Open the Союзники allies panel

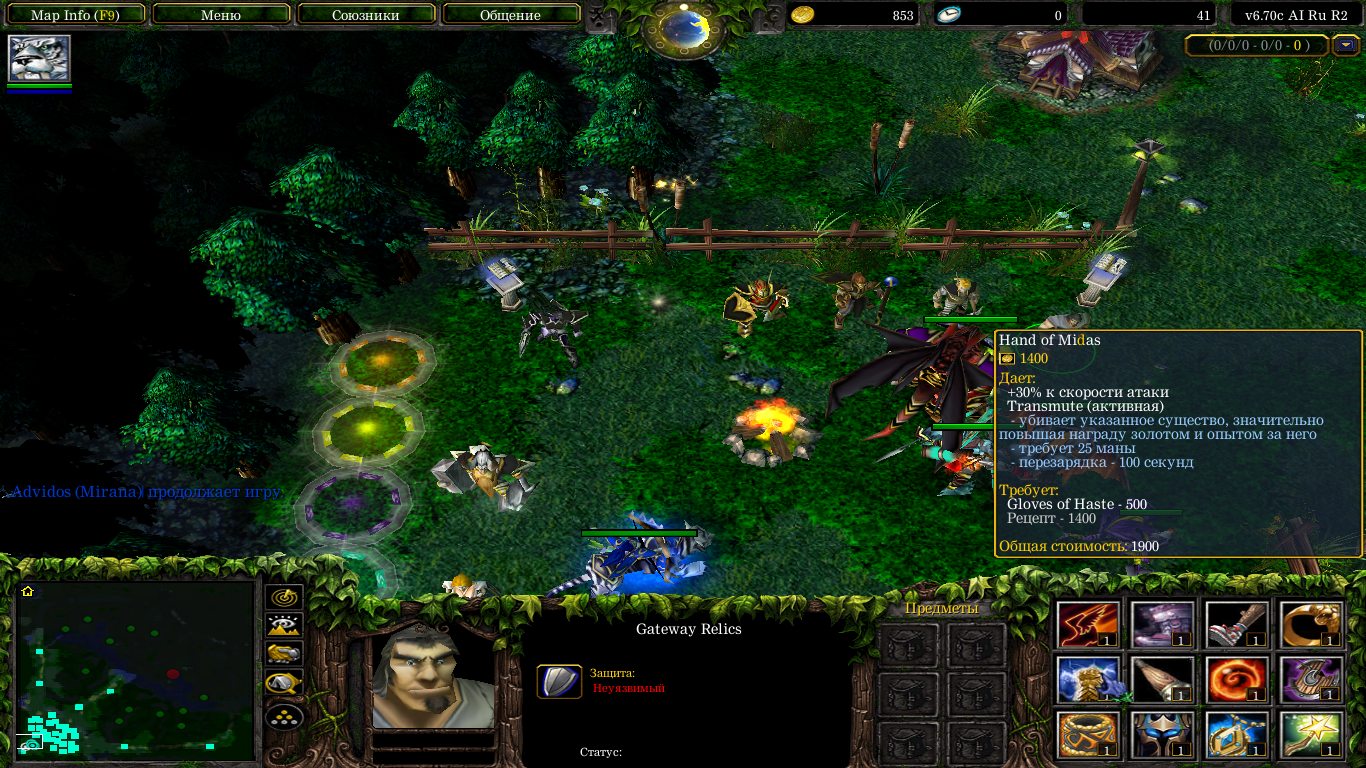pos(364,15)
